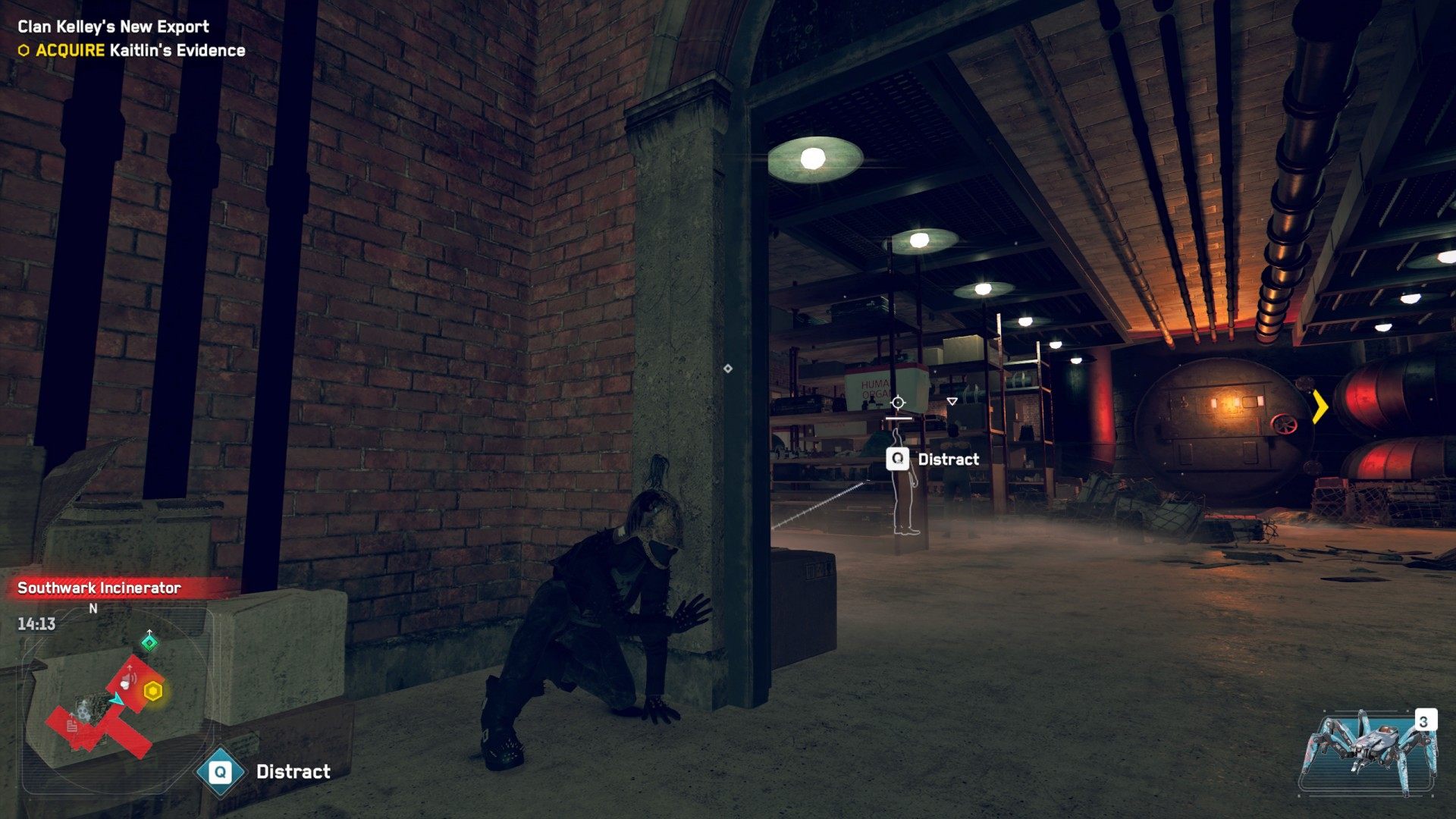Click the Southwark Incinerator restricted area banner
1456x819 pixels.
[99, 588]
